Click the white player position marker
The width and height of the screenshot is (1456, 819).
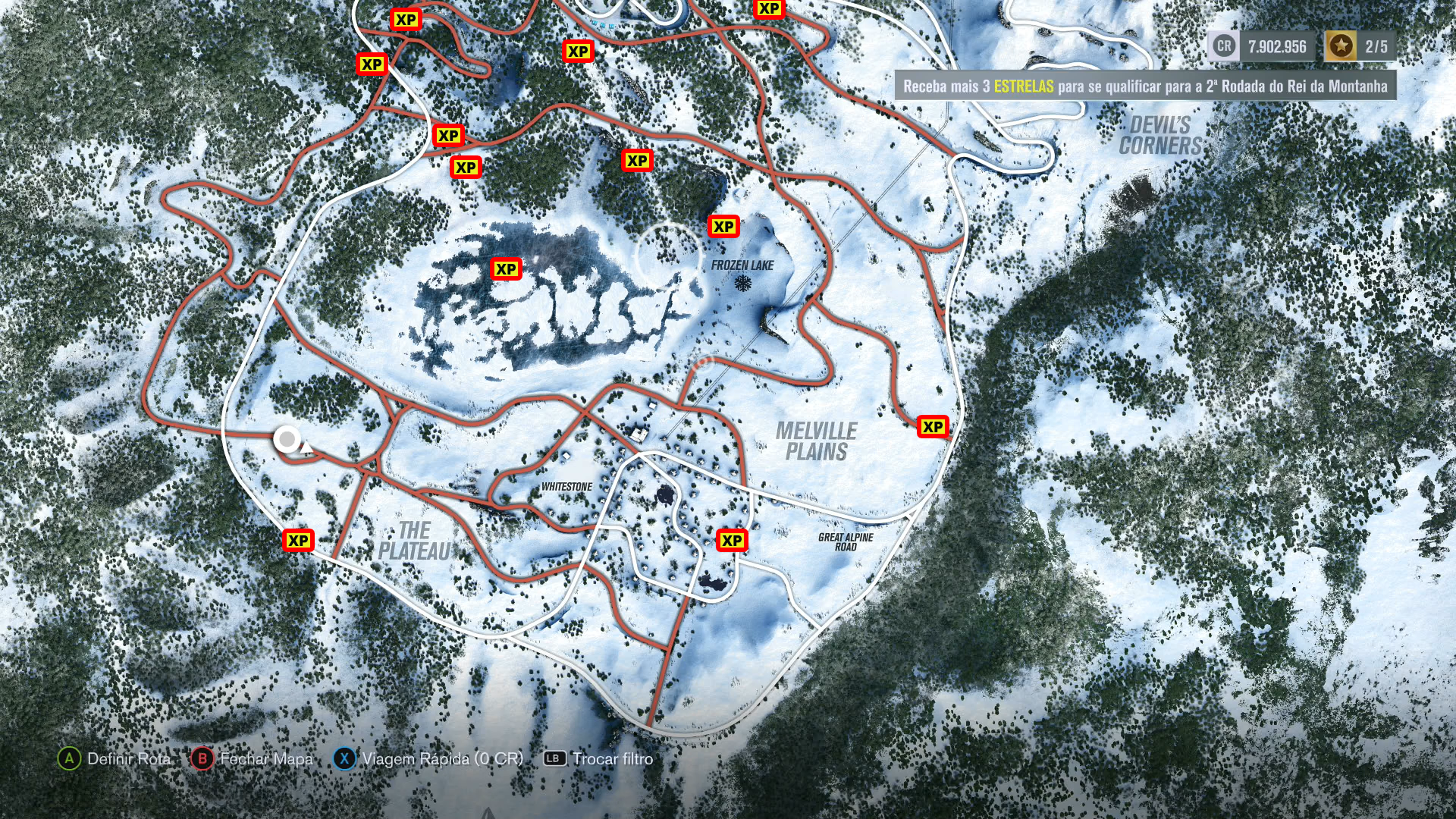[x=287, y=439]
